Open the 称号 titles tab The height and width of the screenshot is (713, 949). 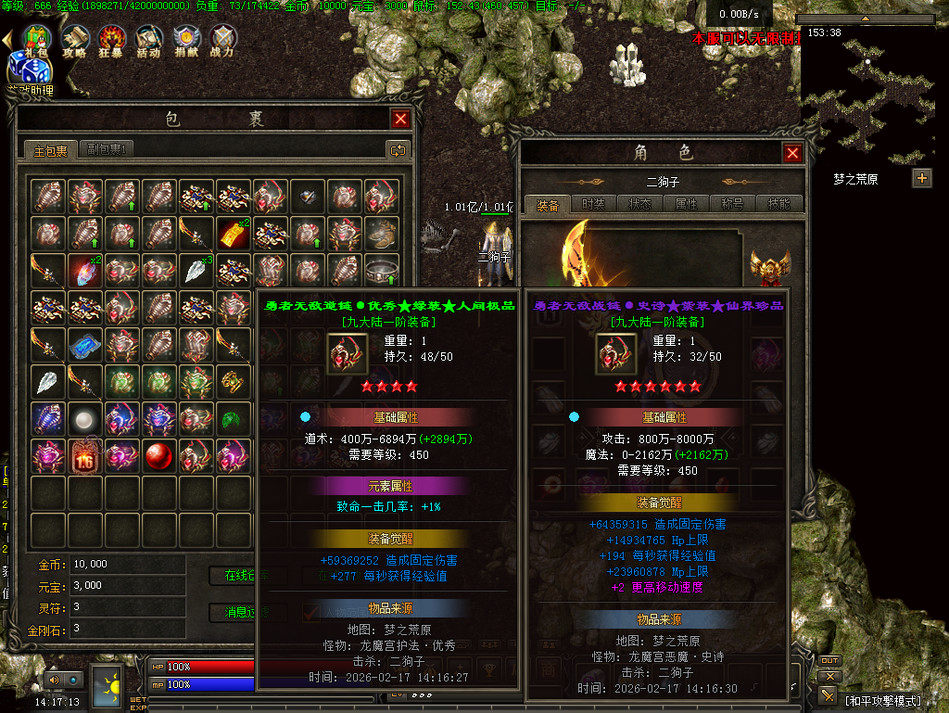tap(732, 203)
